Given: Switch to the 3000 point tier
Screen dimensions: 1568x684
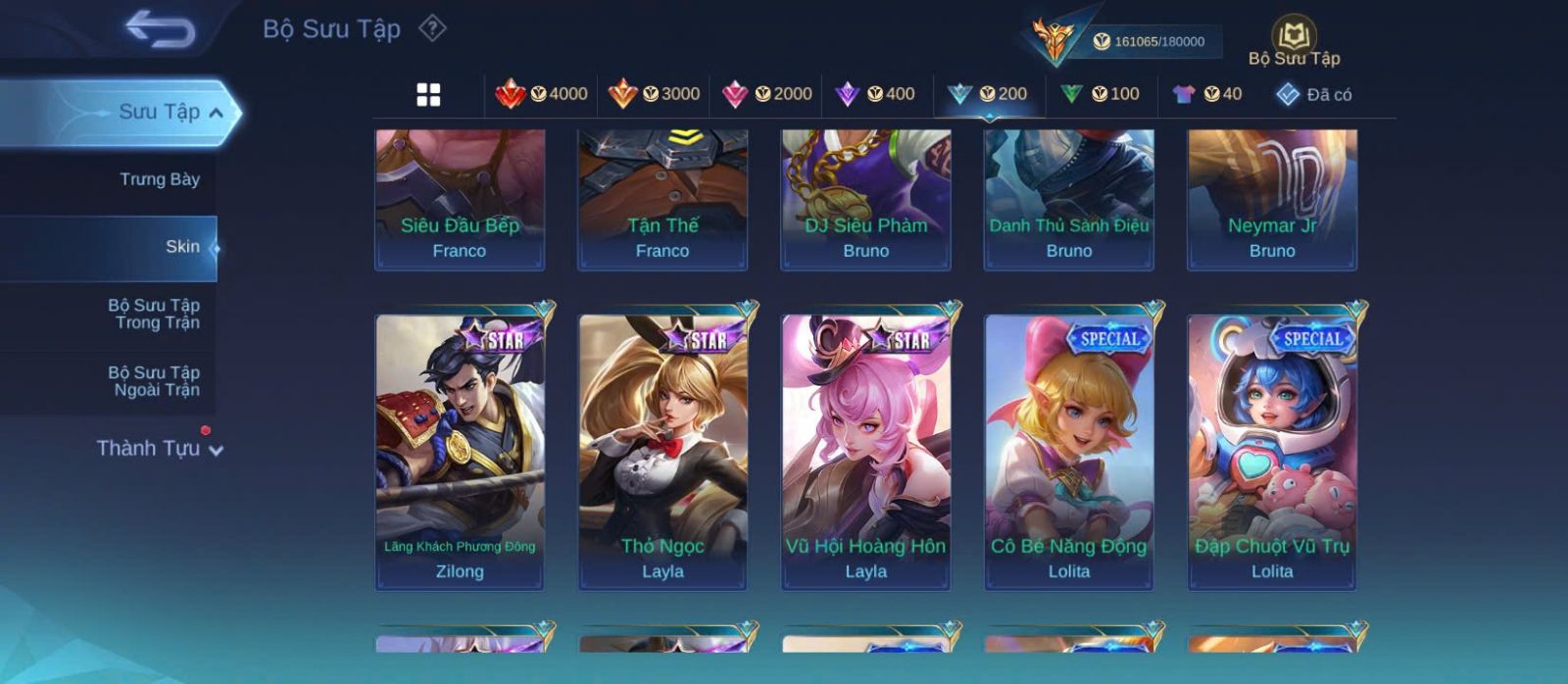Looking at the screenshot, I should pos(654,94).
